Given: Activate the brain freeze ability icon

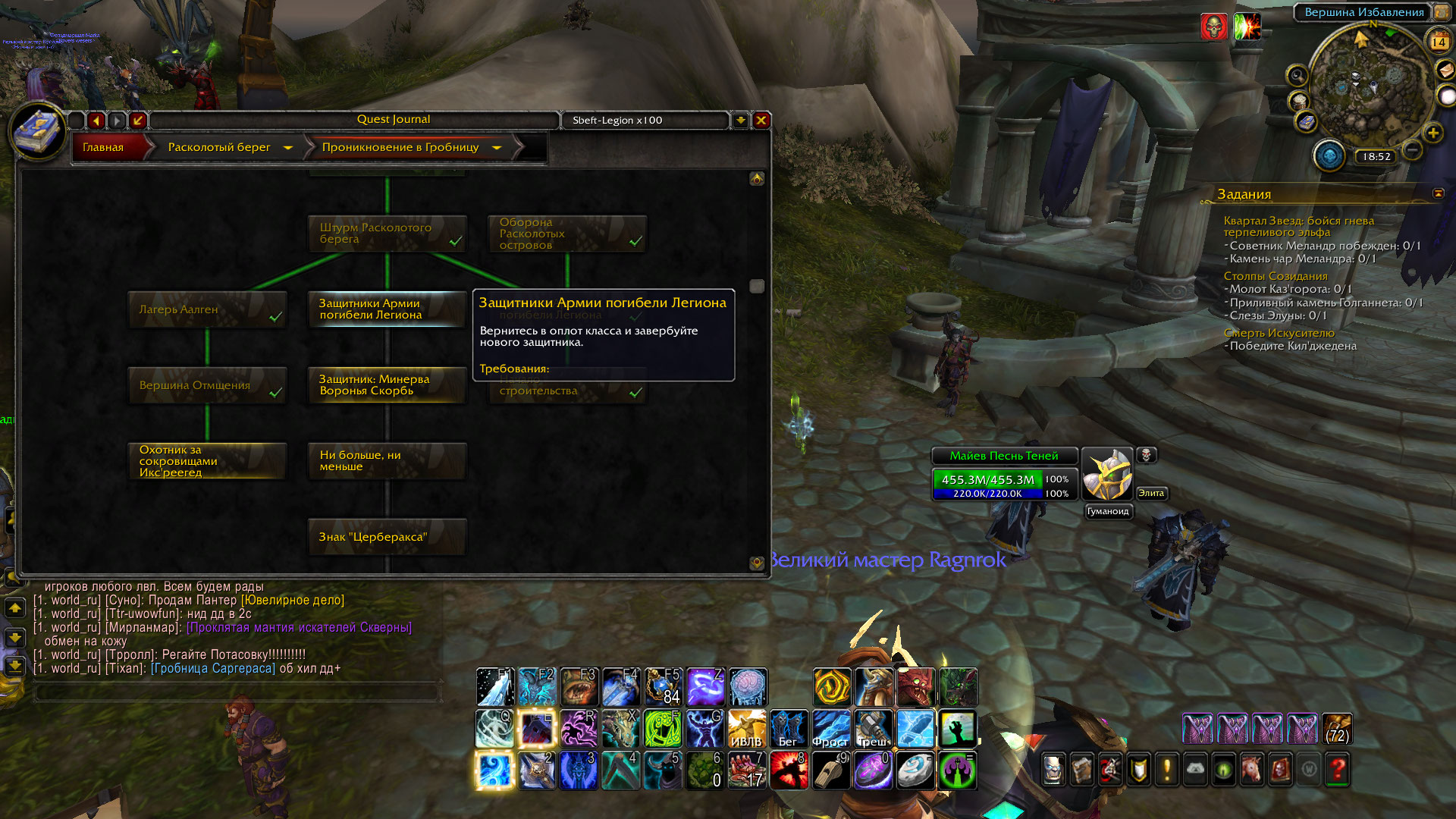Looking at the screenshot, I should [x=748, y=687].
